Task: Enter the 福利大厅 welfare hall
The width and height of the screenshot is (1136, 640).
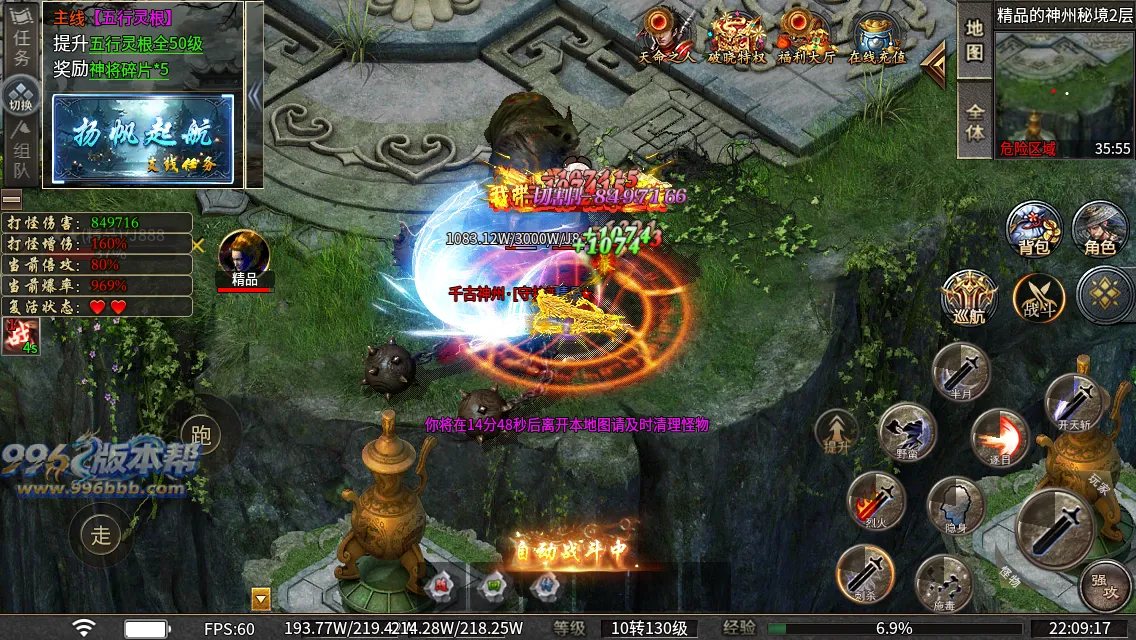Action: point(806,35)
